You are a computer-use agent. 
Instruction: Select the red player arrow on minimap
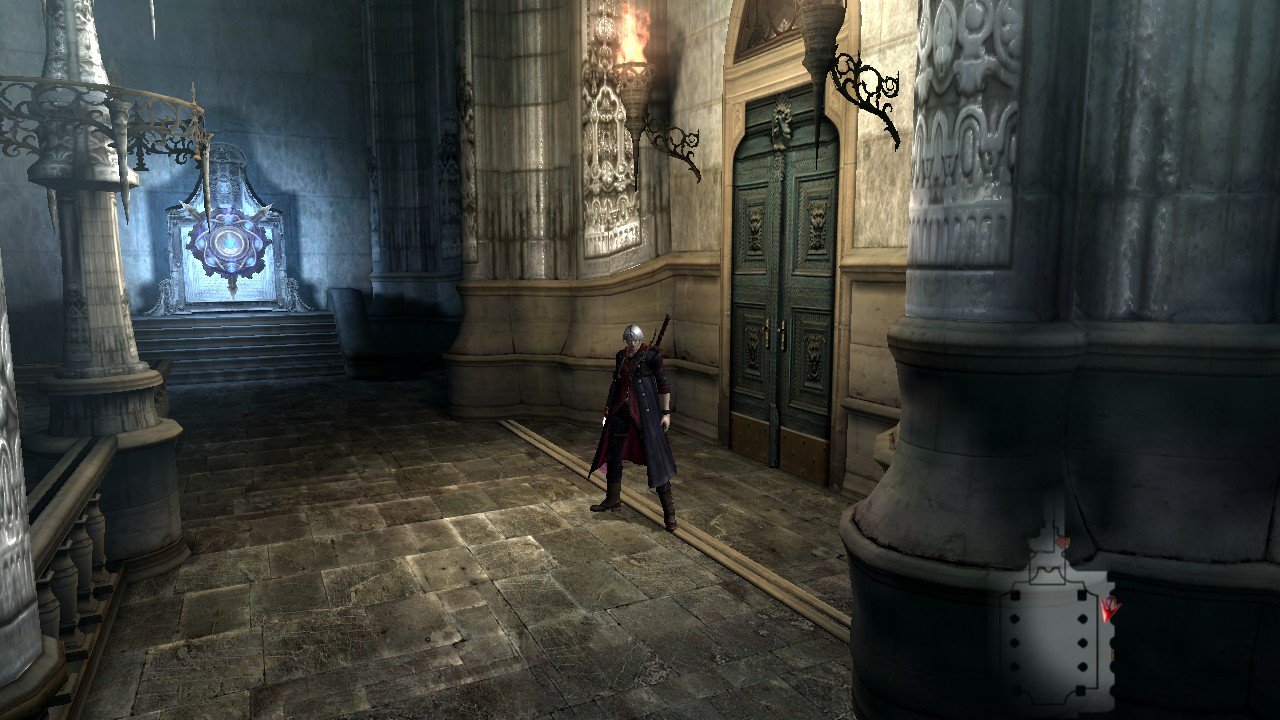click(1108, 609)
